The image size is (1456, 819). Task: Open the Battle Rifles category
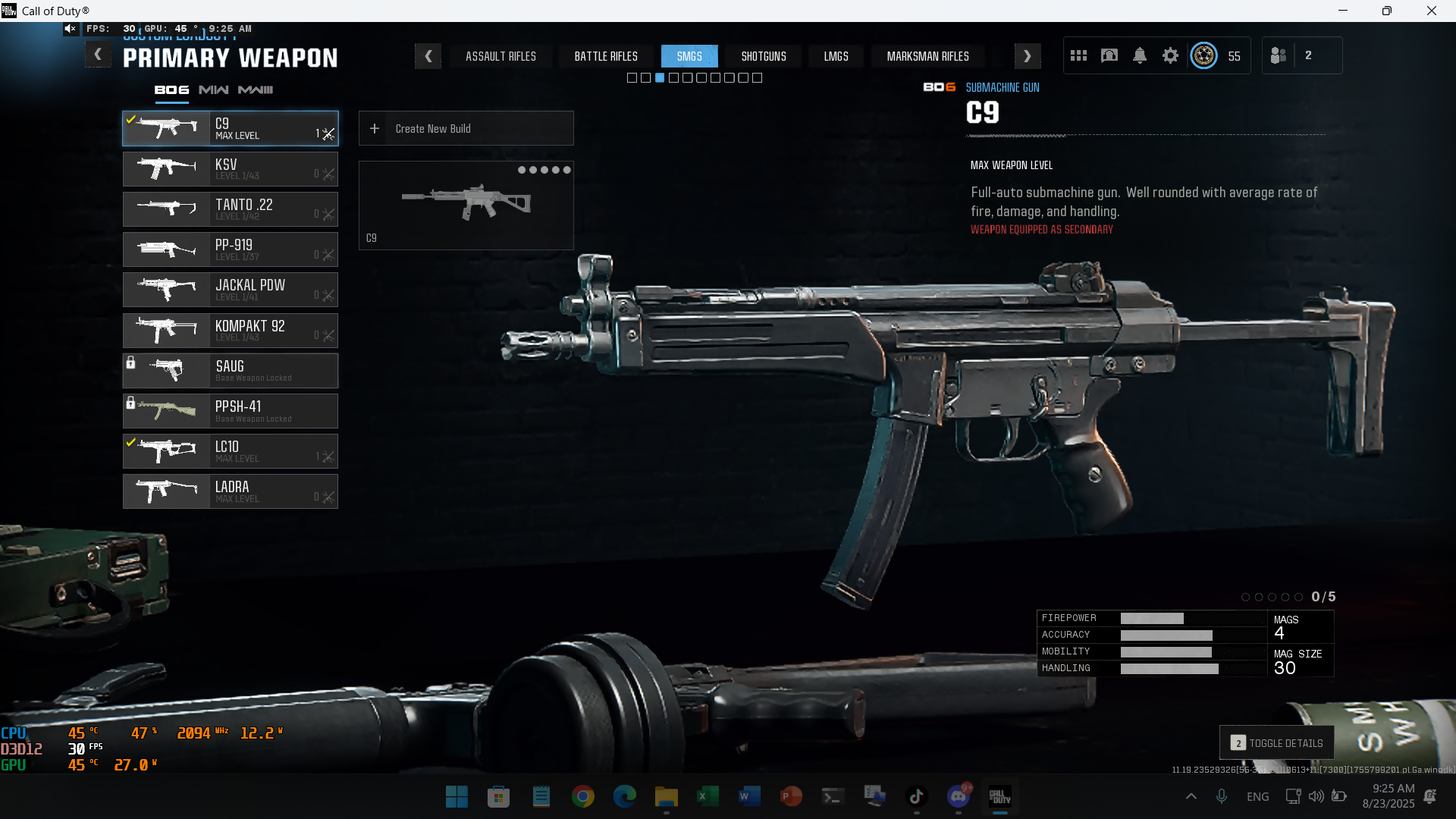[606, 56]
